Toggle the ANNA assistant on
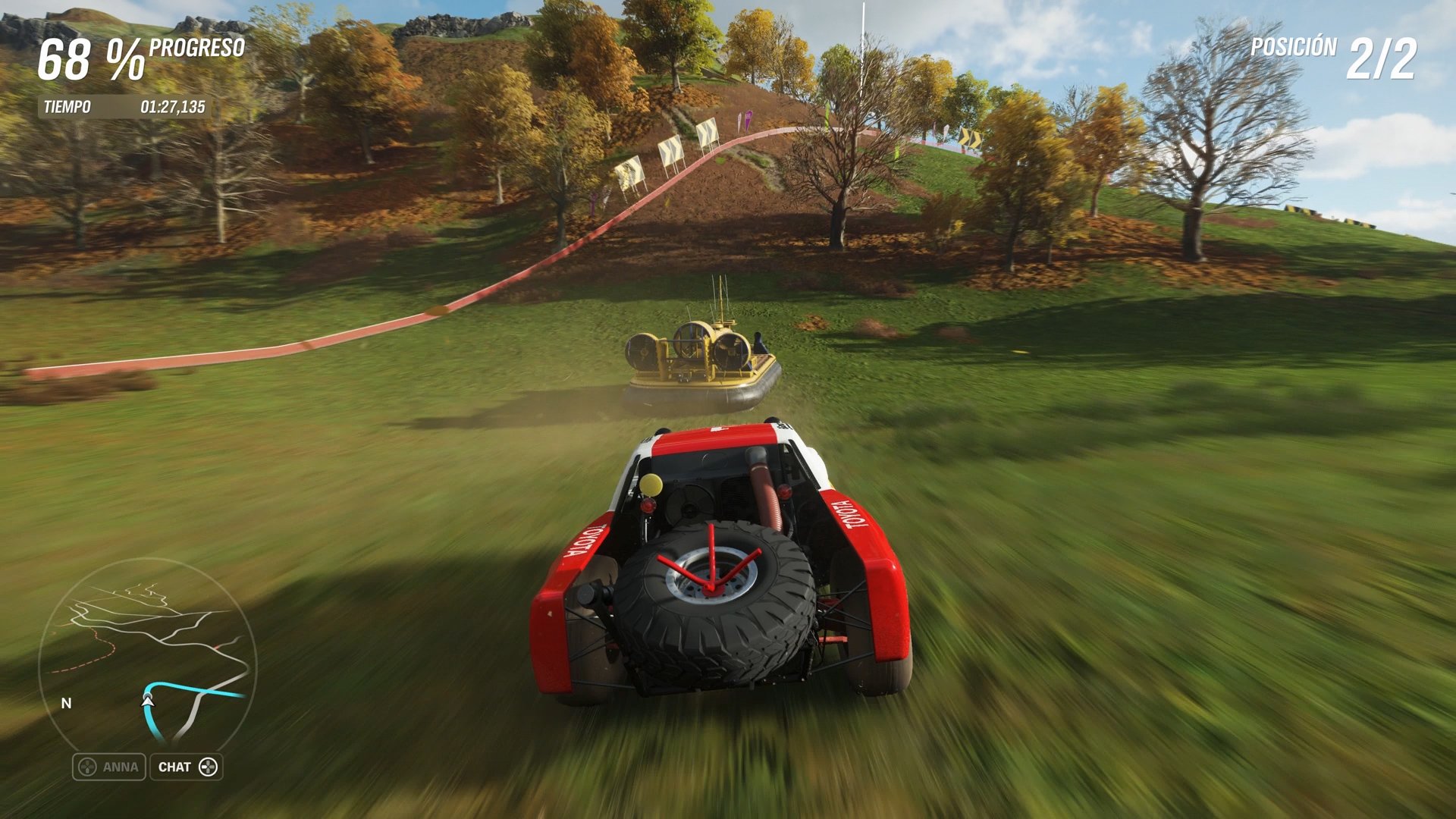Image resolution: width=1456 pixels, height=819 pixels. [108, 767]
